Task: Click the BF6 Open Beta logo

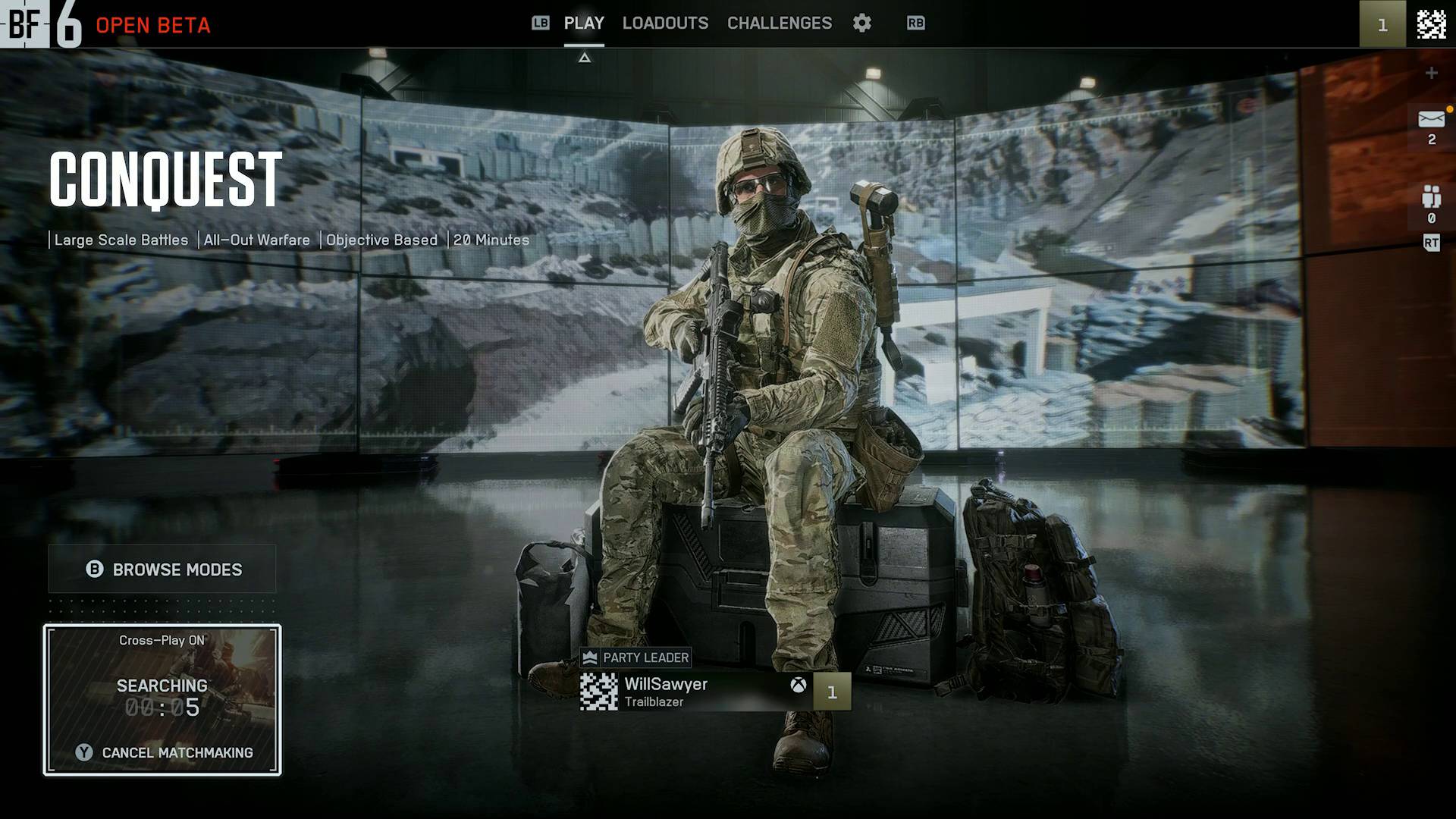Action: (x=106, y=24)
